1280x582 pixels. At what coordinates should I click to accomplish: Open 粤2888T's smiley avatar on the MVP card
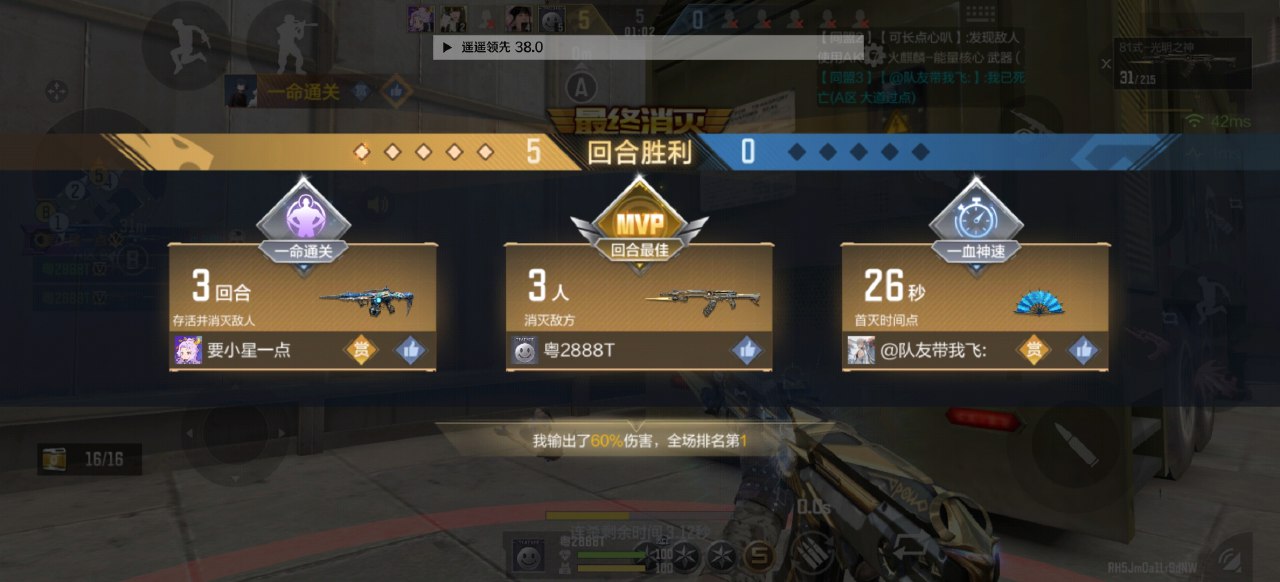[525, 350]
